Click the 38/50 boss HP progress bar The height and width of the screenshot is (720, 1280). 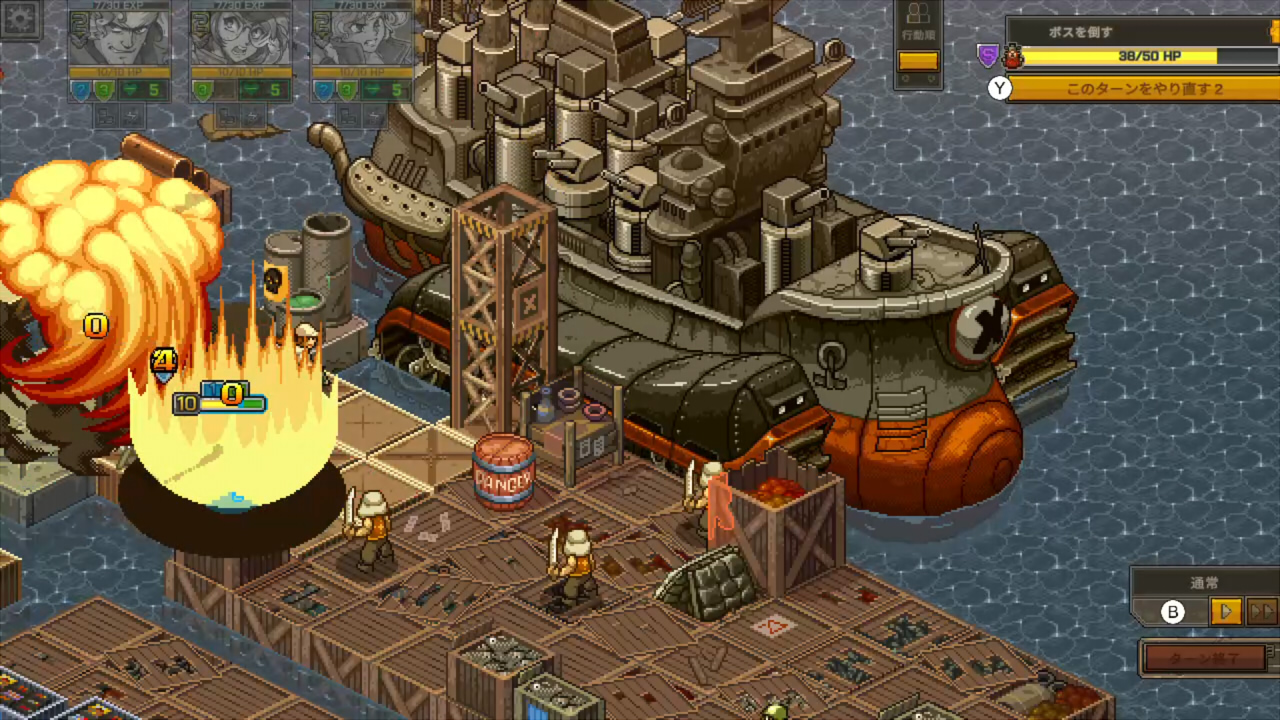tap(1150, 56)
